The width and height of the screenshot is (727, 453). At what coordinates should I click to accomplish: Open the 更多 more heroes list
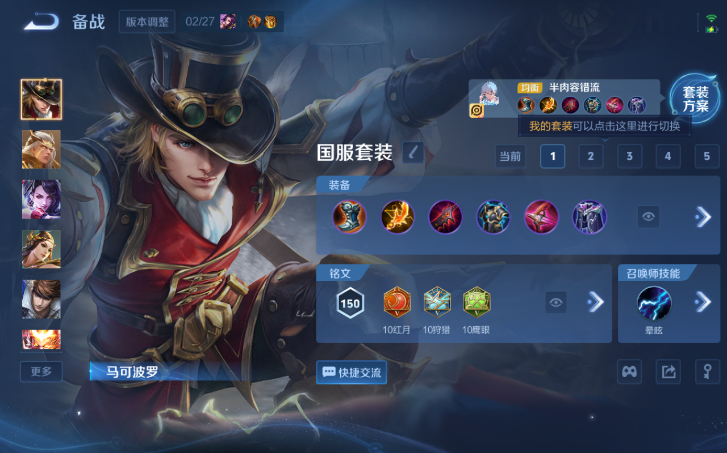point(41,371)
